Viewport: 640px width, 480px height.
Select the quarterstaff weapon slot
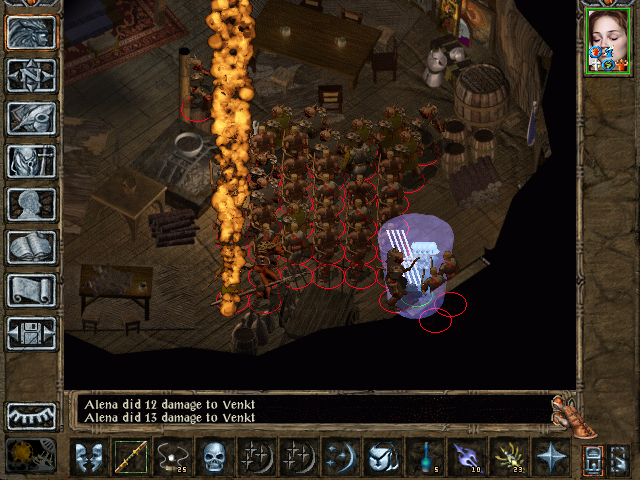(x=131, y=457)
